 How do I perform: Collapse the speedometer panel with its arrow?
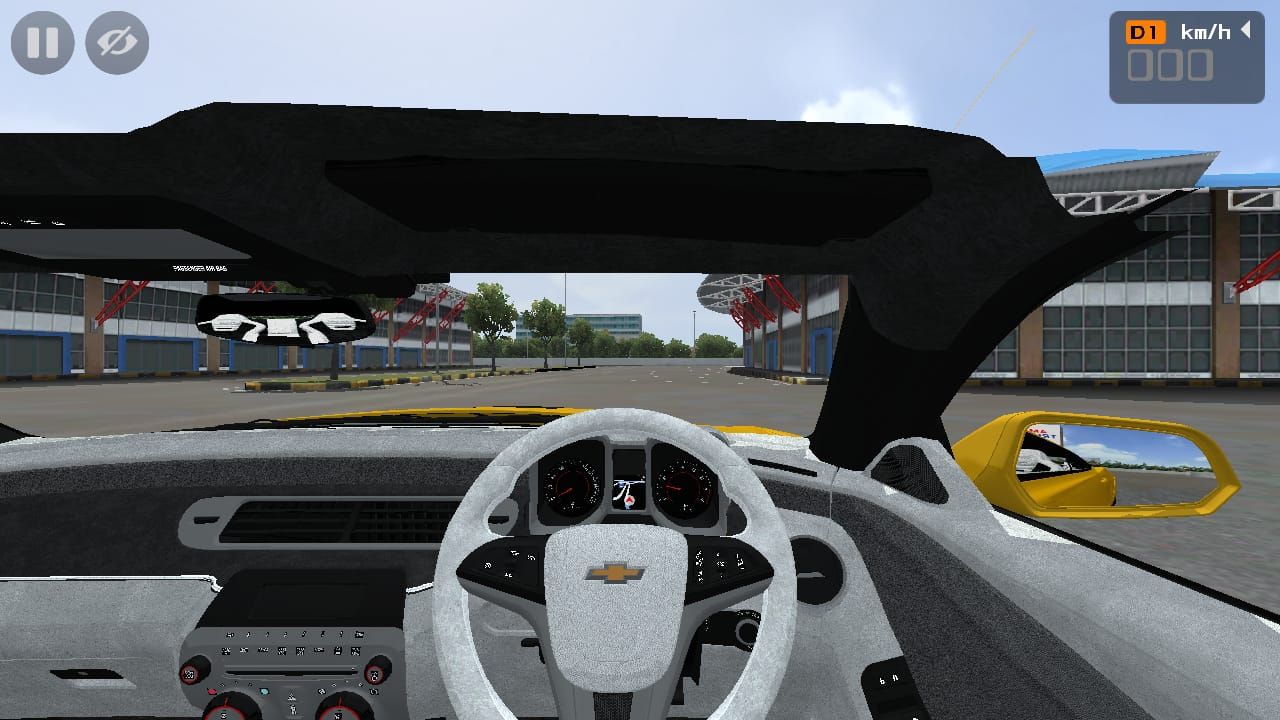tap(1246, 31)
